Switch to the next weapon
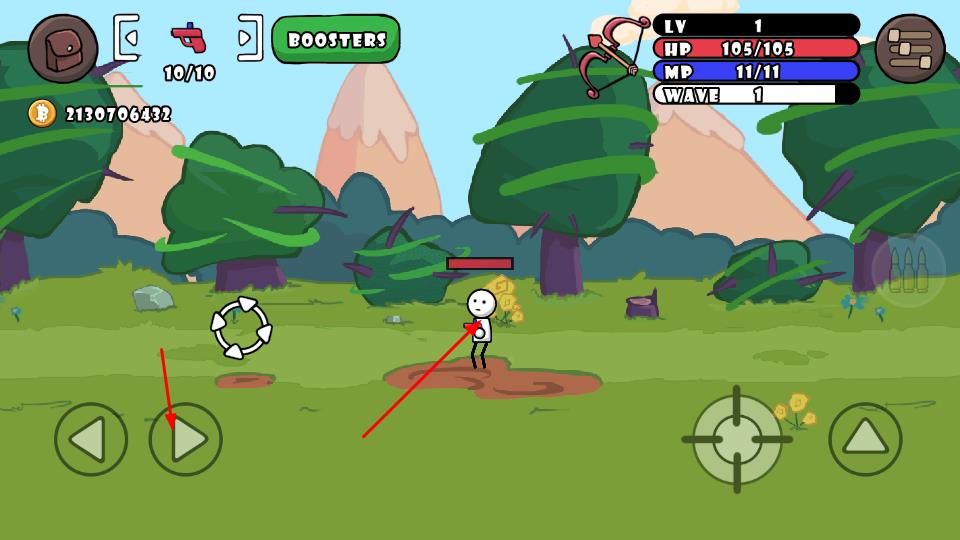960x540 pixels. [250, 38]
